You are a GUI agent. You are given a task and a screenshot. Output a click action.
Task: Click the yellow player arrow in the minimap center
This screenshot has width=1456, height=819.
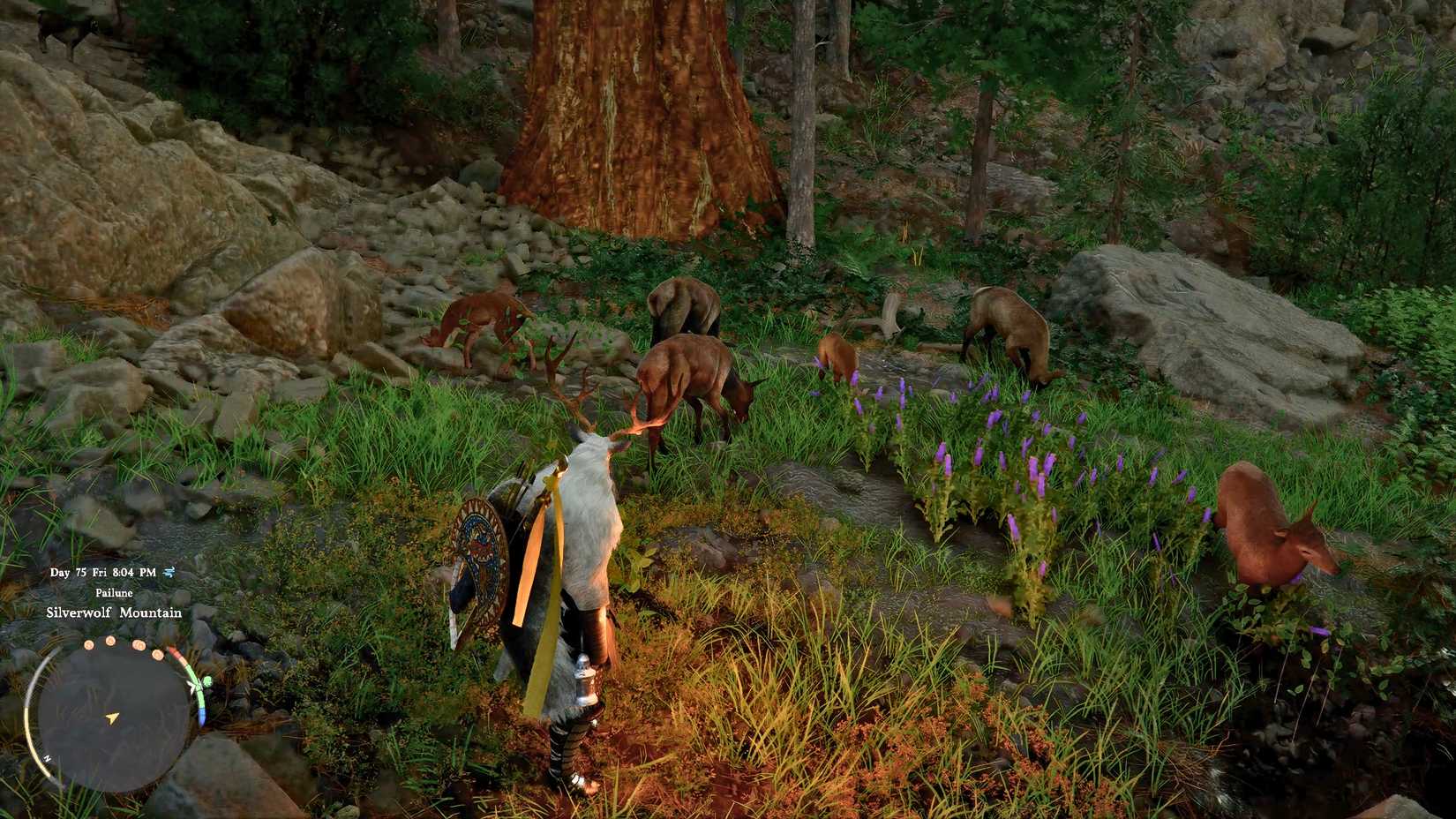click(x=111, y=718)
